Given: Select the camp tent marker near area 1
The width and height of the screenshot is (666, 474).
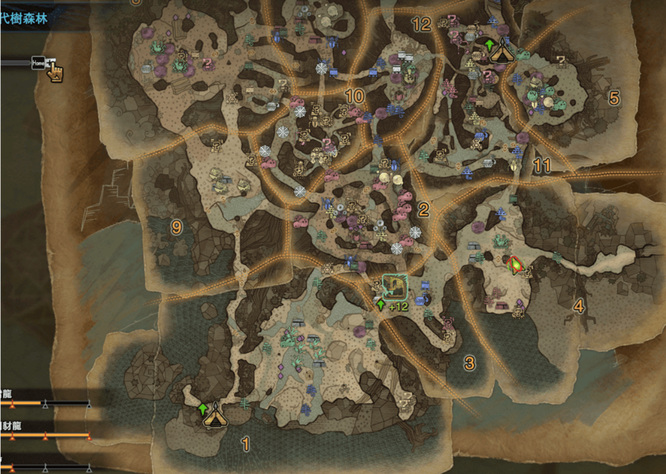Looking at the screenshot, I should point(212,418).
